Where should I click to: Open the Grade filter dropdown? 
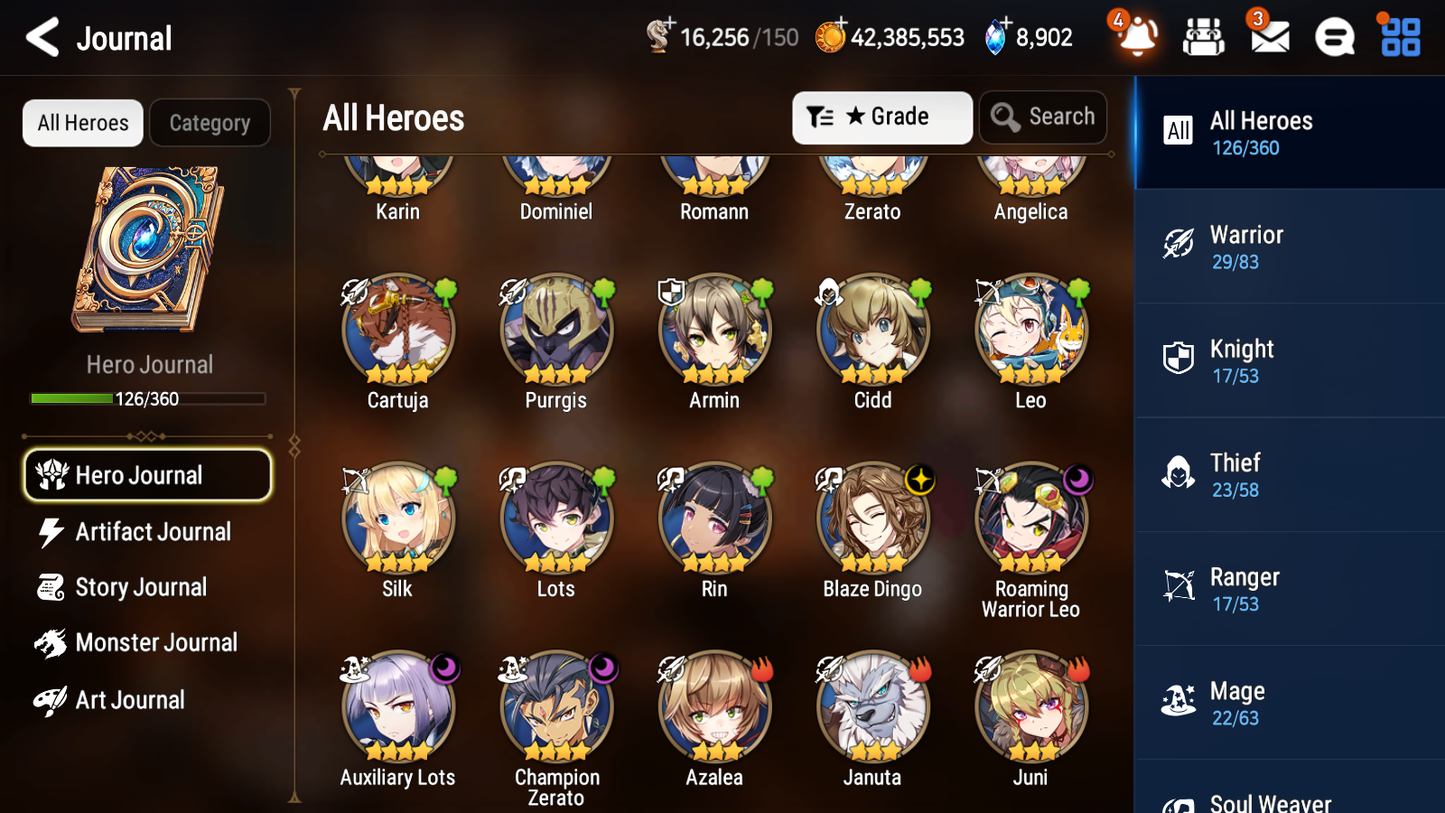point(882,117)
